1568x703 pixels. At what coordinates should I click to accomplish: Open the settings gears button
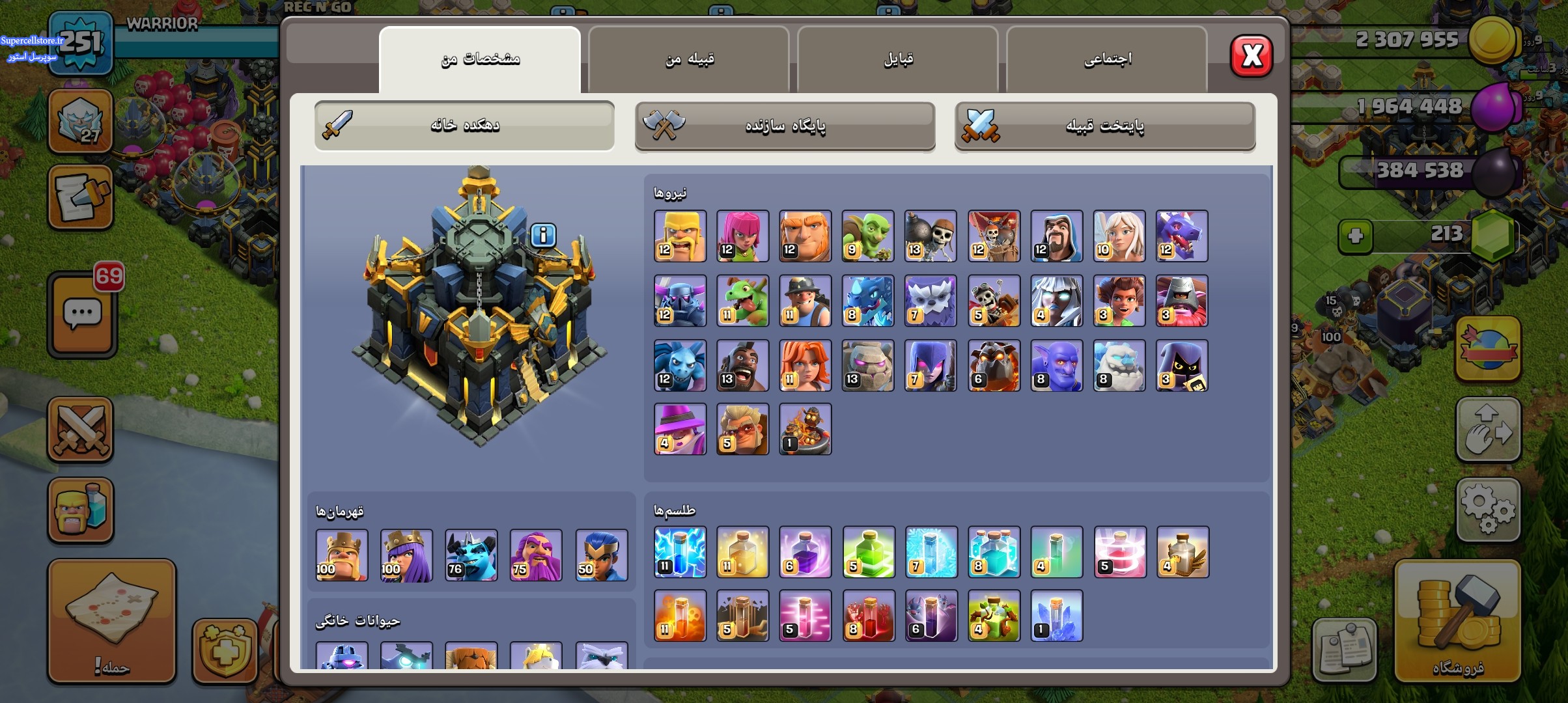click(x=1488, y=510)
